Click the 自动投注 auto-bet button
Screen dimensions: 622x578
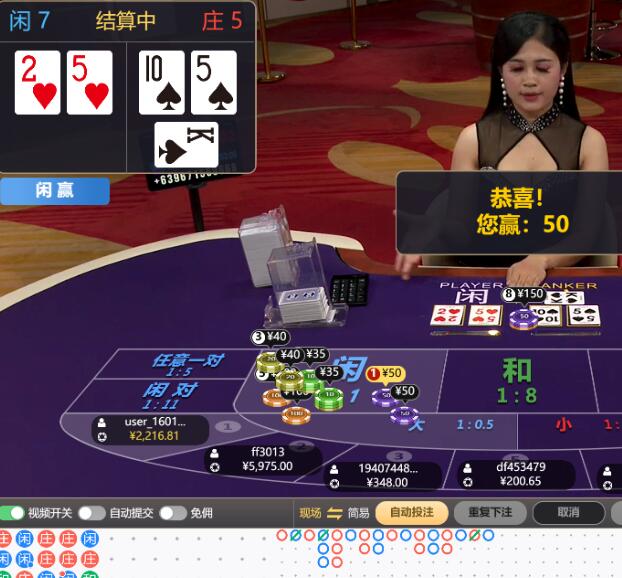411,513
